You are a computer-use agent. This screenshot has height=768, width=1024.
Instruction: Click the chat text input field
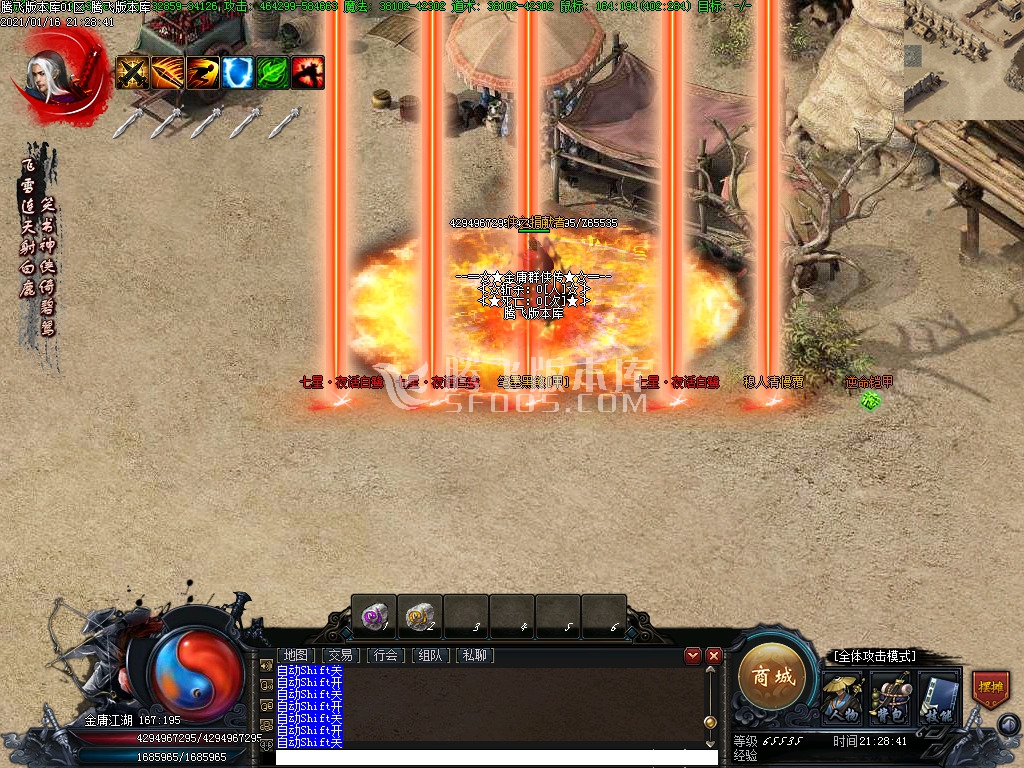pyautogui.click(x=497, y=758)
